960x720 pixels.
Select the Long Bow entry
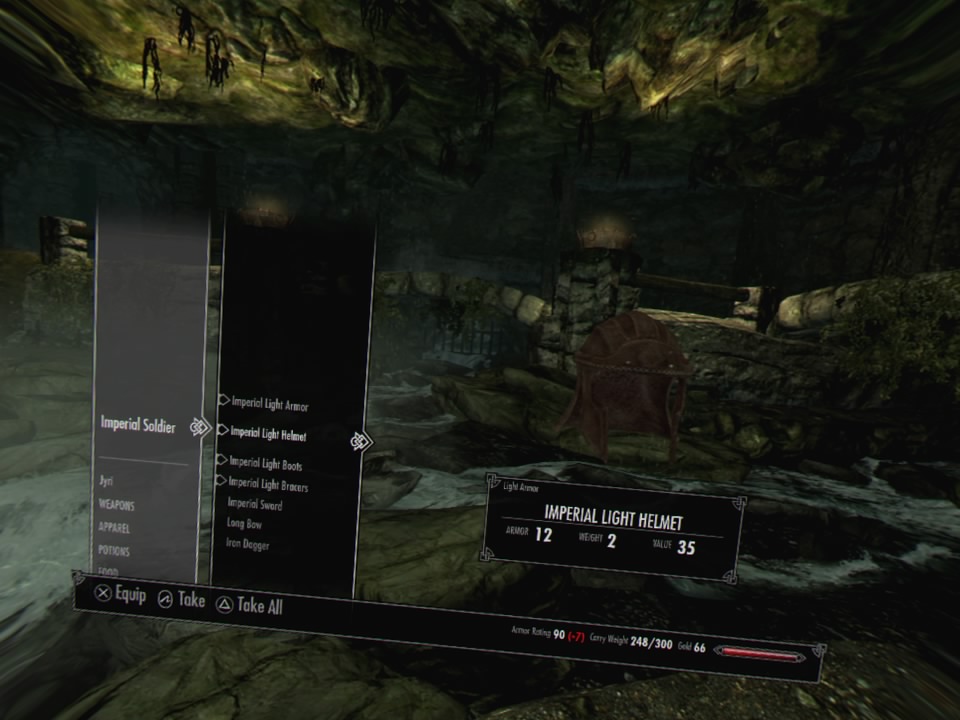pyautogui.click(x=246, y=524)
